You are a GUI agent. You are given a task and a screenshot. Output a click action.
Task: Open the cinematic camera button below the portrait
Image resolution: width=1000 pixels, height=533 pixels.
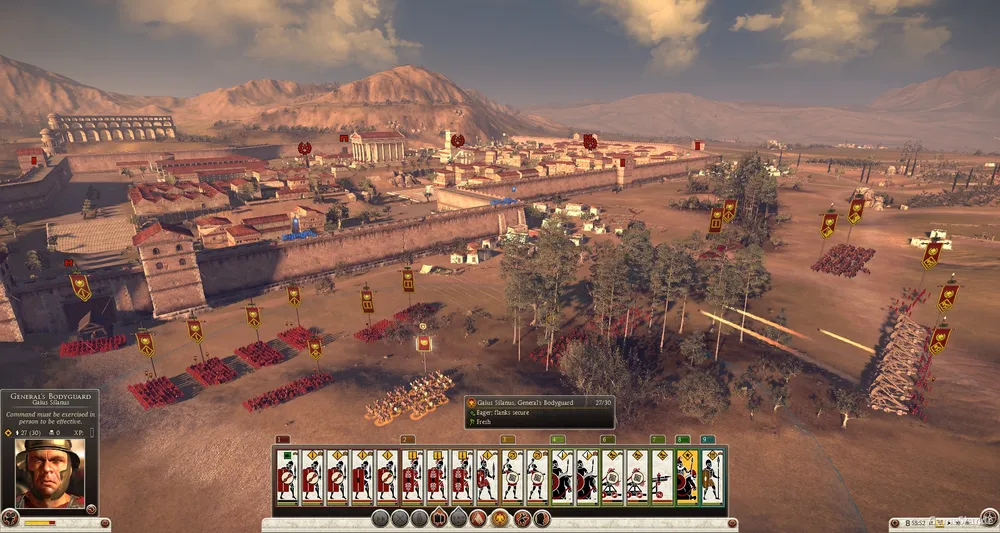tap(11, 518)
